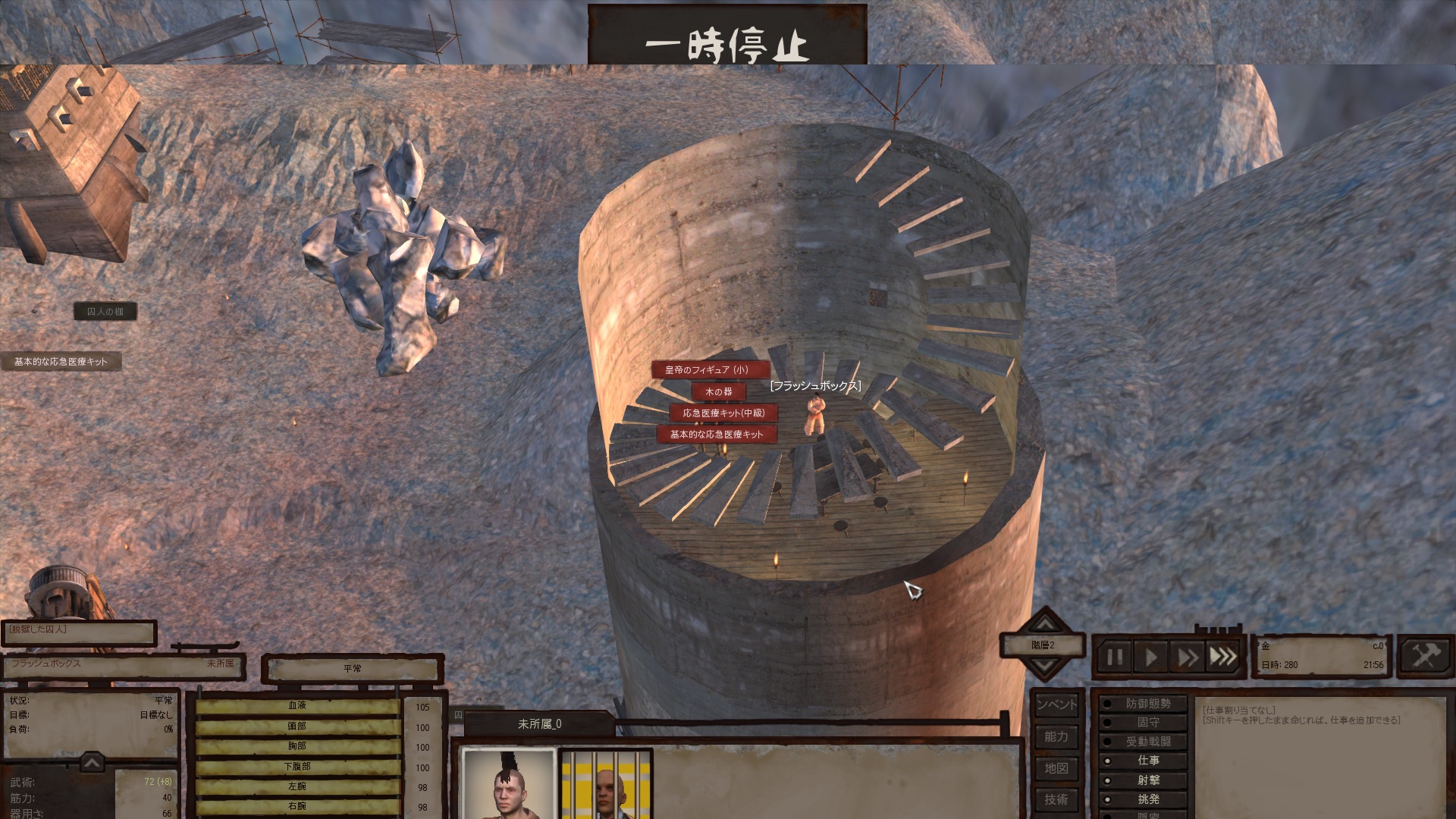The width and height of the screenshot is (1456, 819).
Task: Toggle the 仕事 jobs order
Action: tap(1143, 761)
